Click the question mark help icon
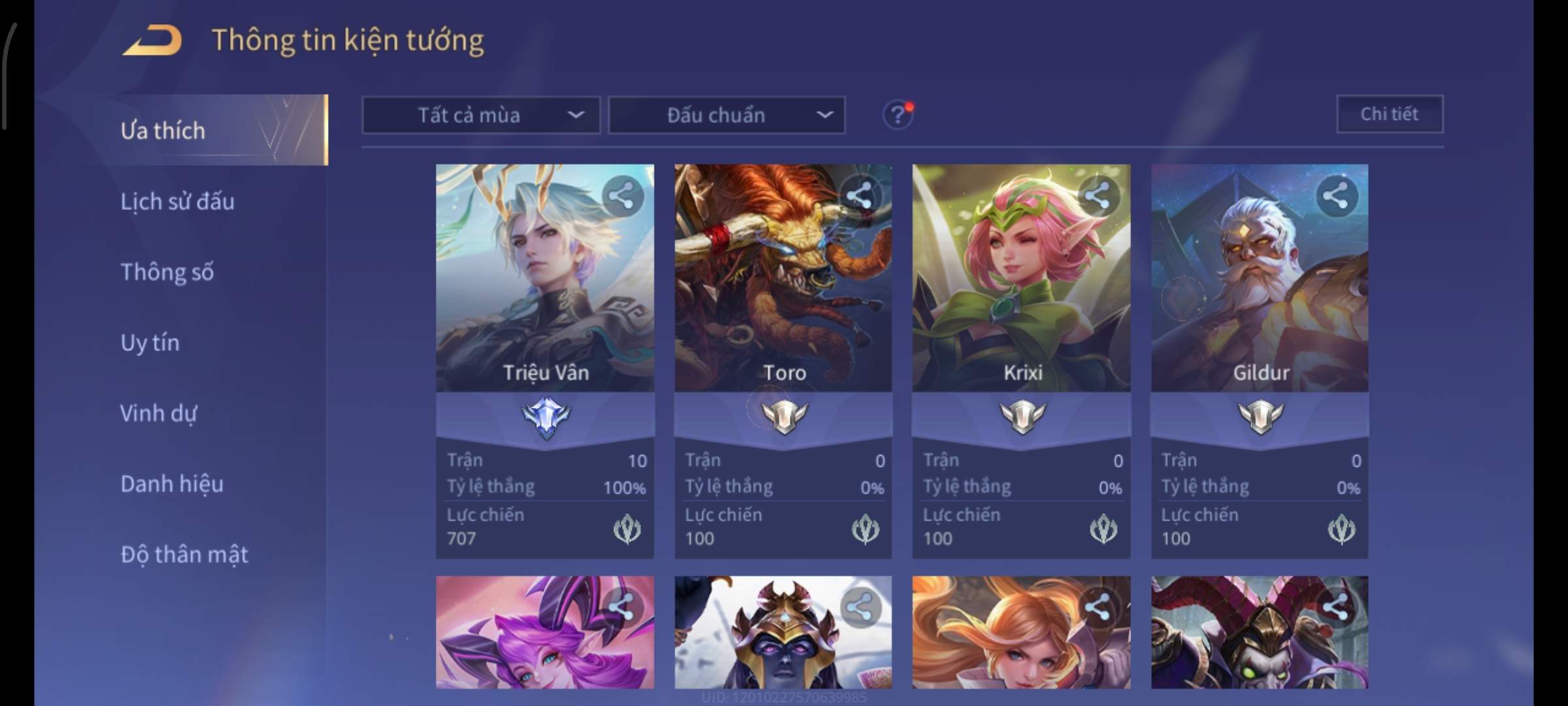Image resolution: width=1568 pixels, height=706 pixels. pyautogui.click(x=897, y=116)
